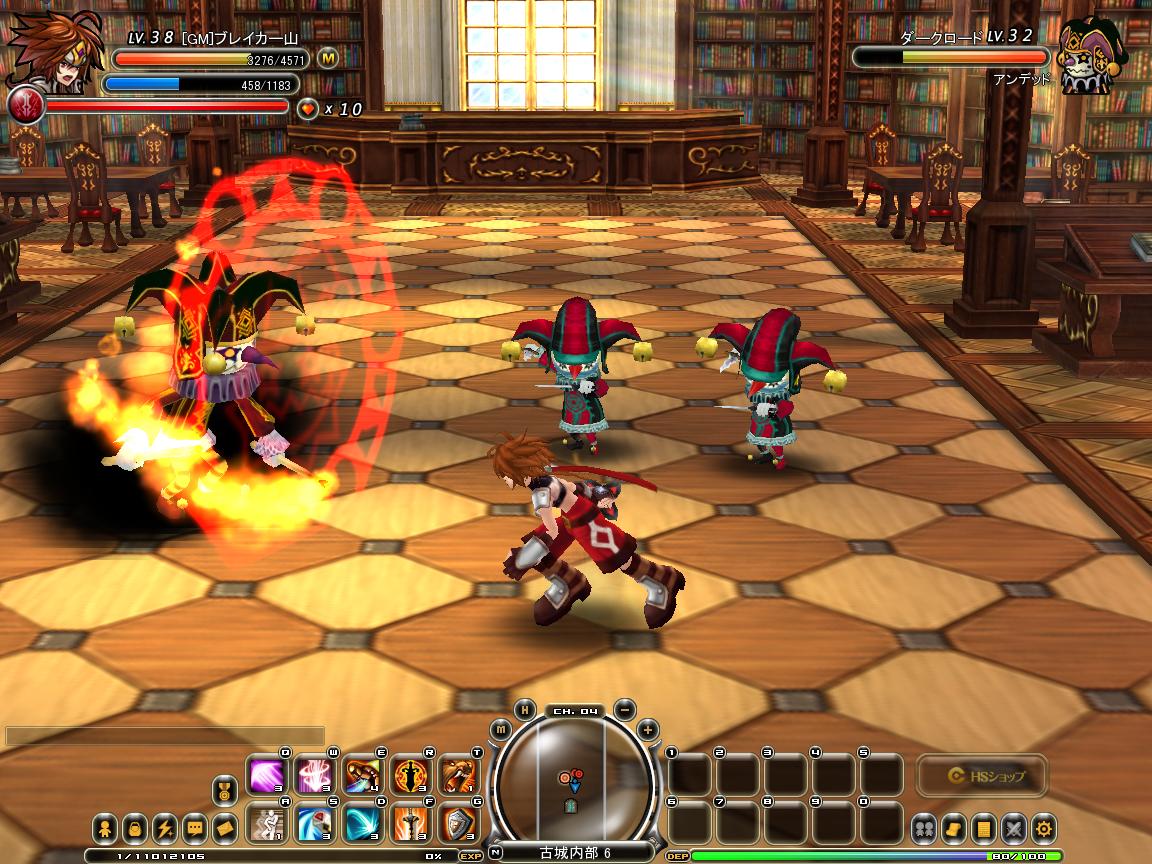Screen dimensions: 1152x864
Task: Open the chat bubble icon
Action: pos(195,828)
